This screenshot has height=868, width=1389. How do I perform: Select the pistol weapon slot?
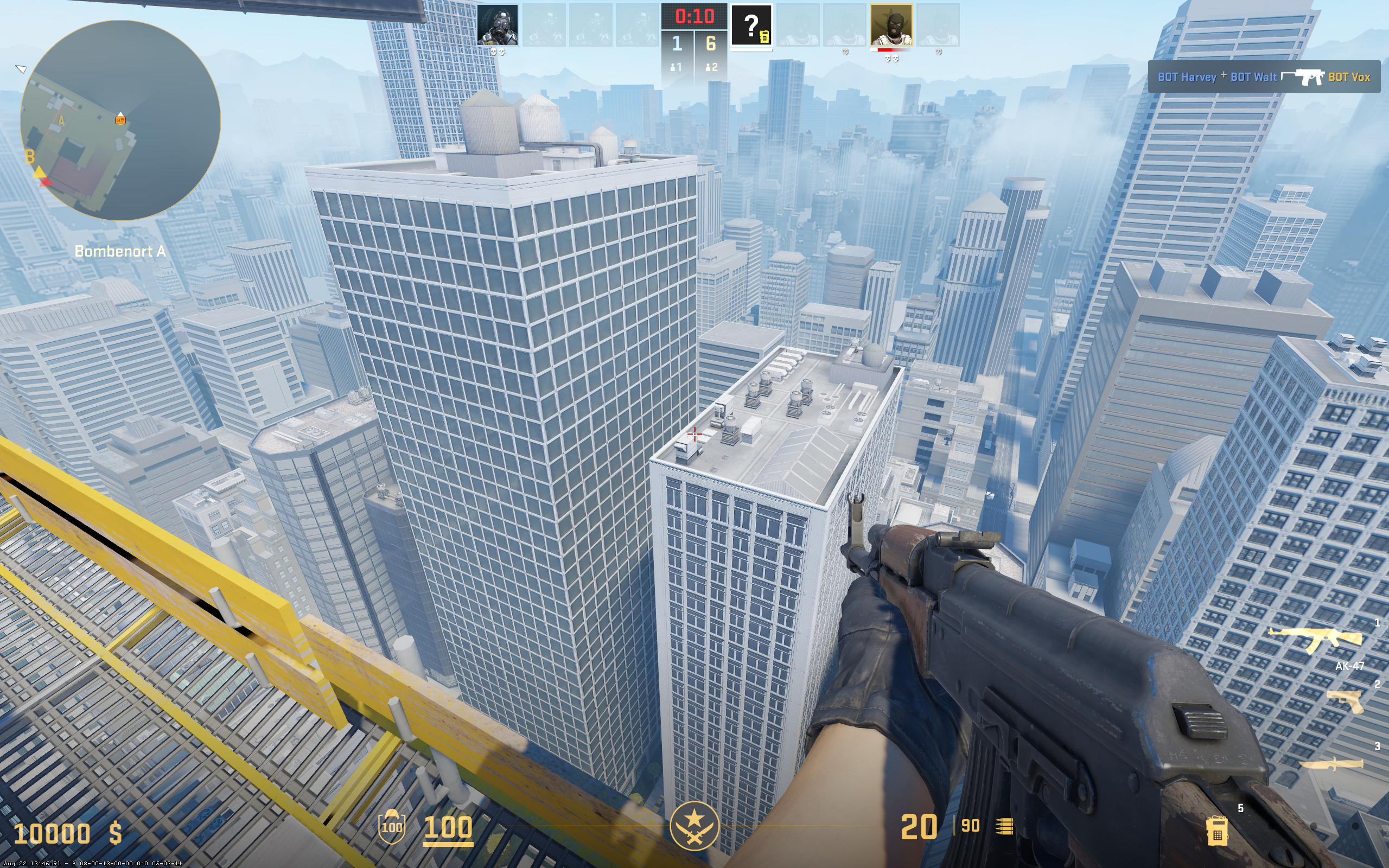(x=1345, y=701)
